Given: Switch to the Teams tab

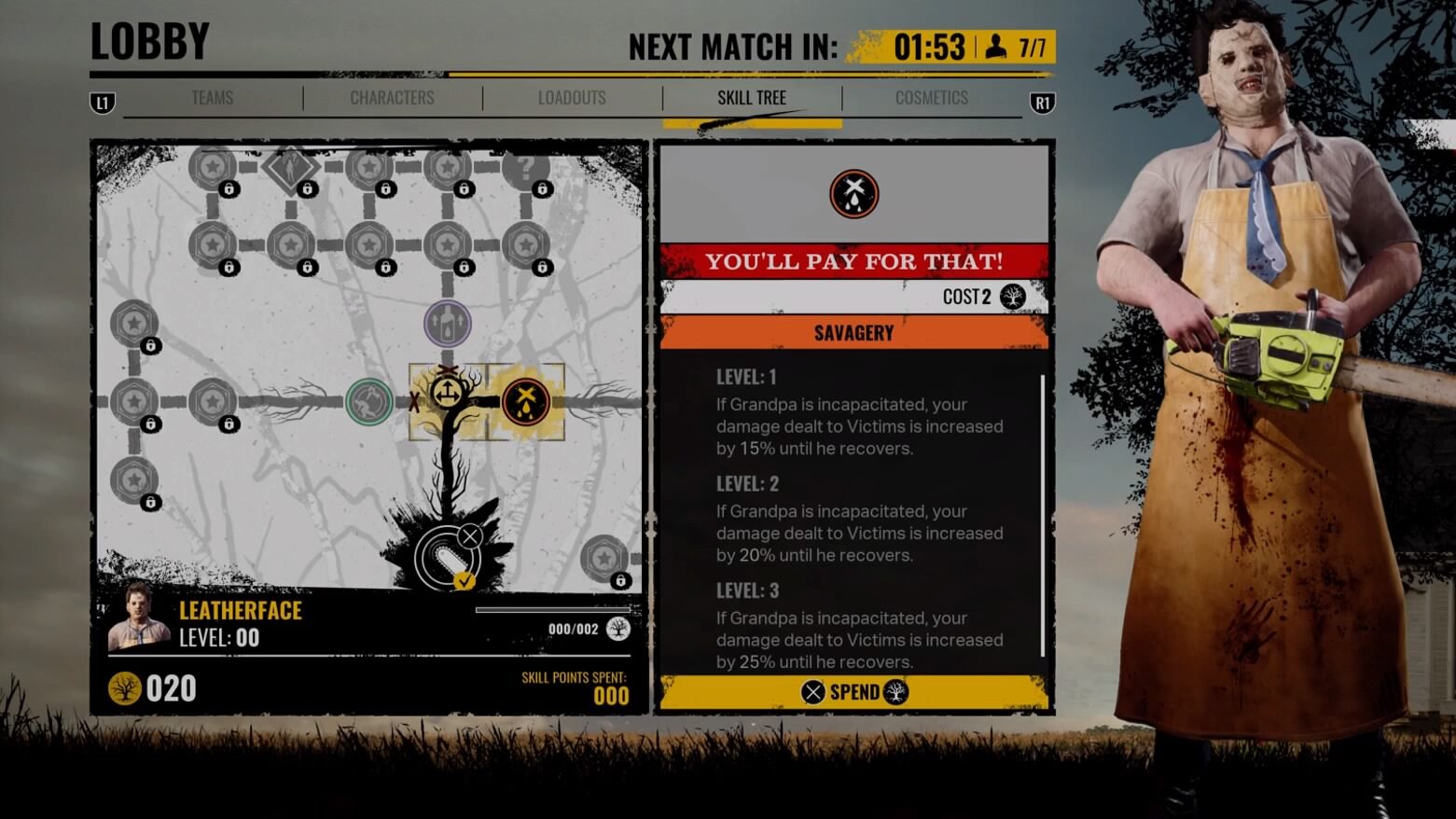Looking at the screenshot, I should click(x=212, y=98).
